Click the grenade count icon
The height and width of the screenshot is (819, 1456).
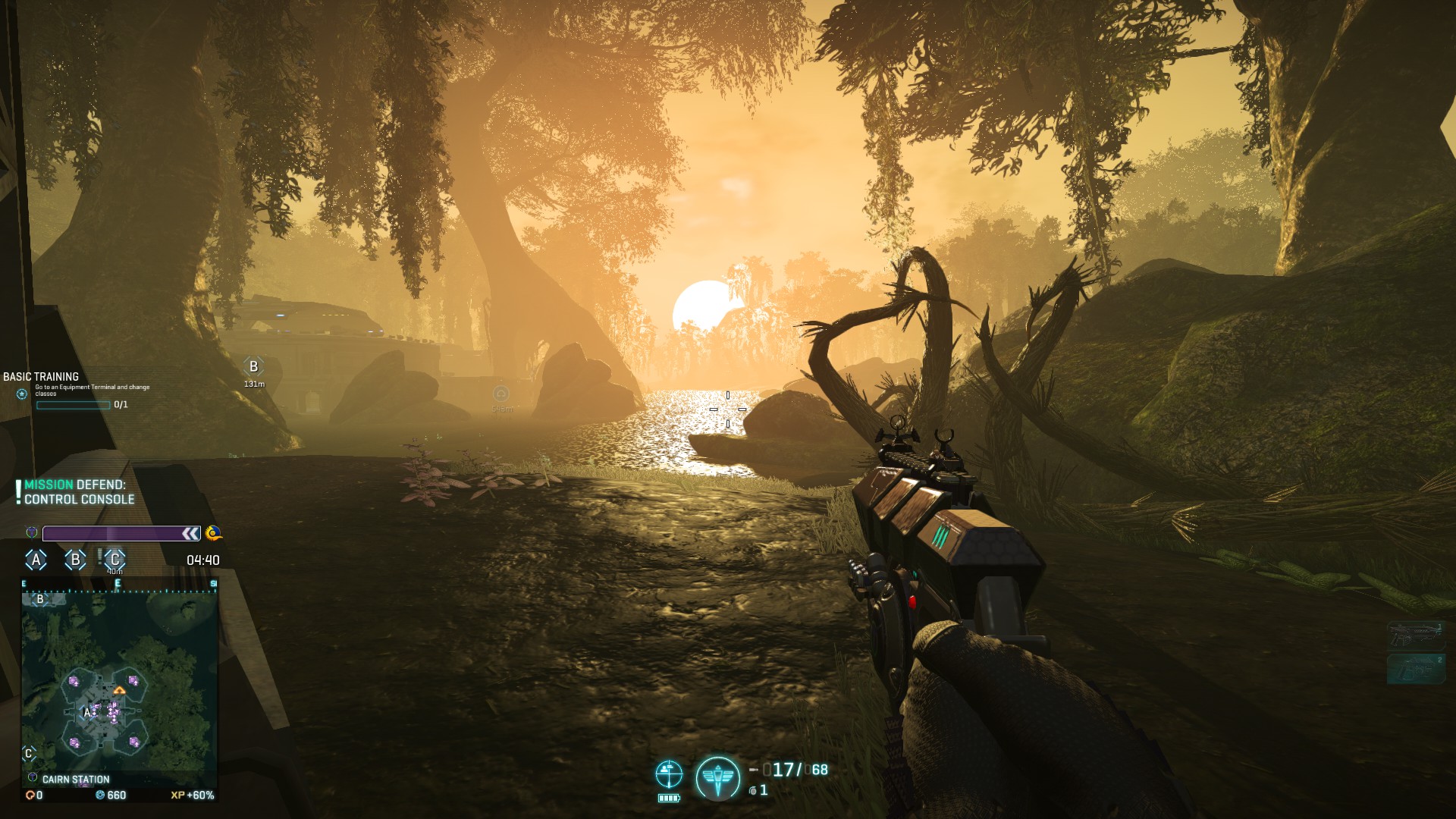(x=753, y=791)
